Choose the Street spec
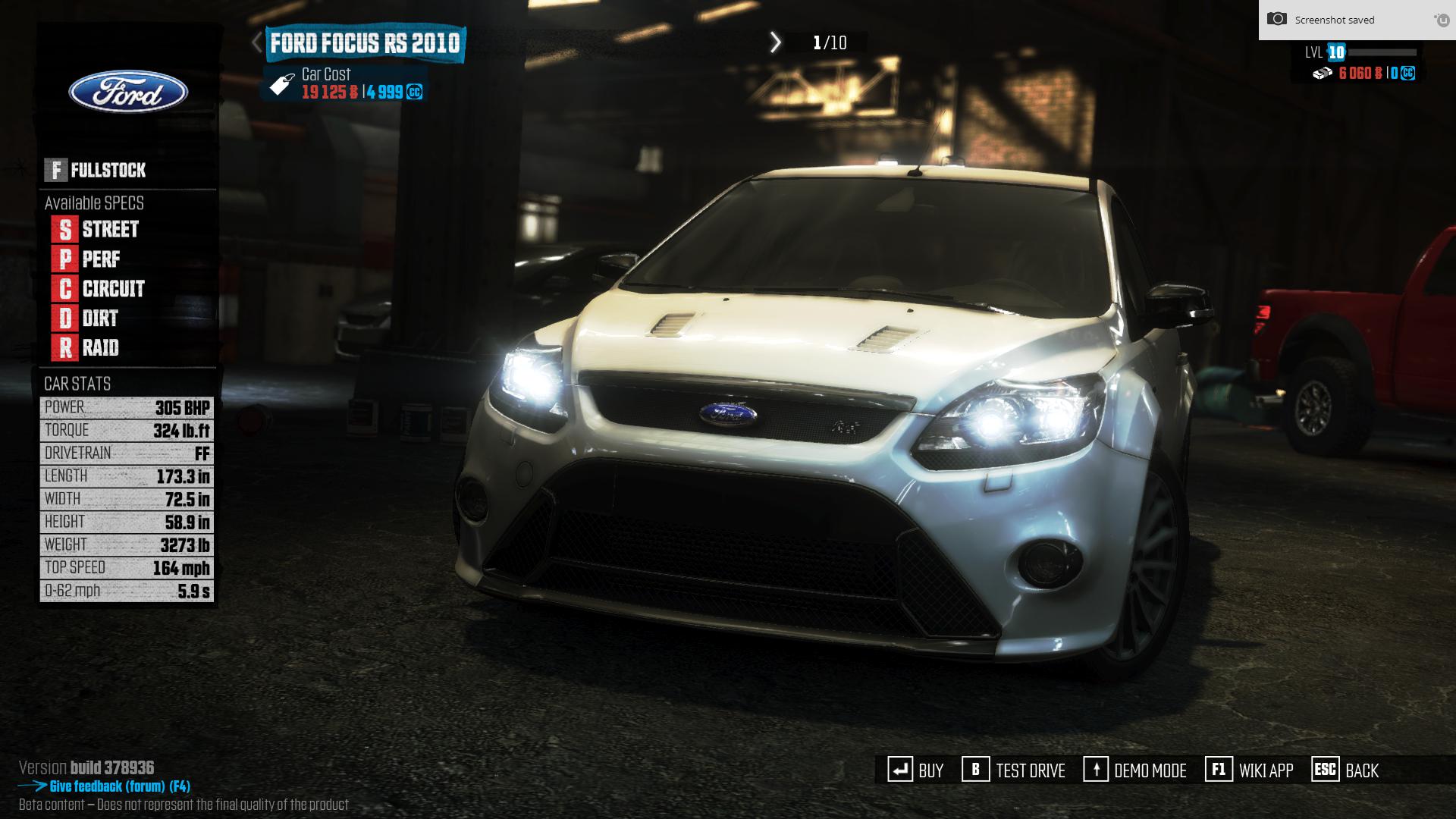The image size is (1456, 819). 96,229
